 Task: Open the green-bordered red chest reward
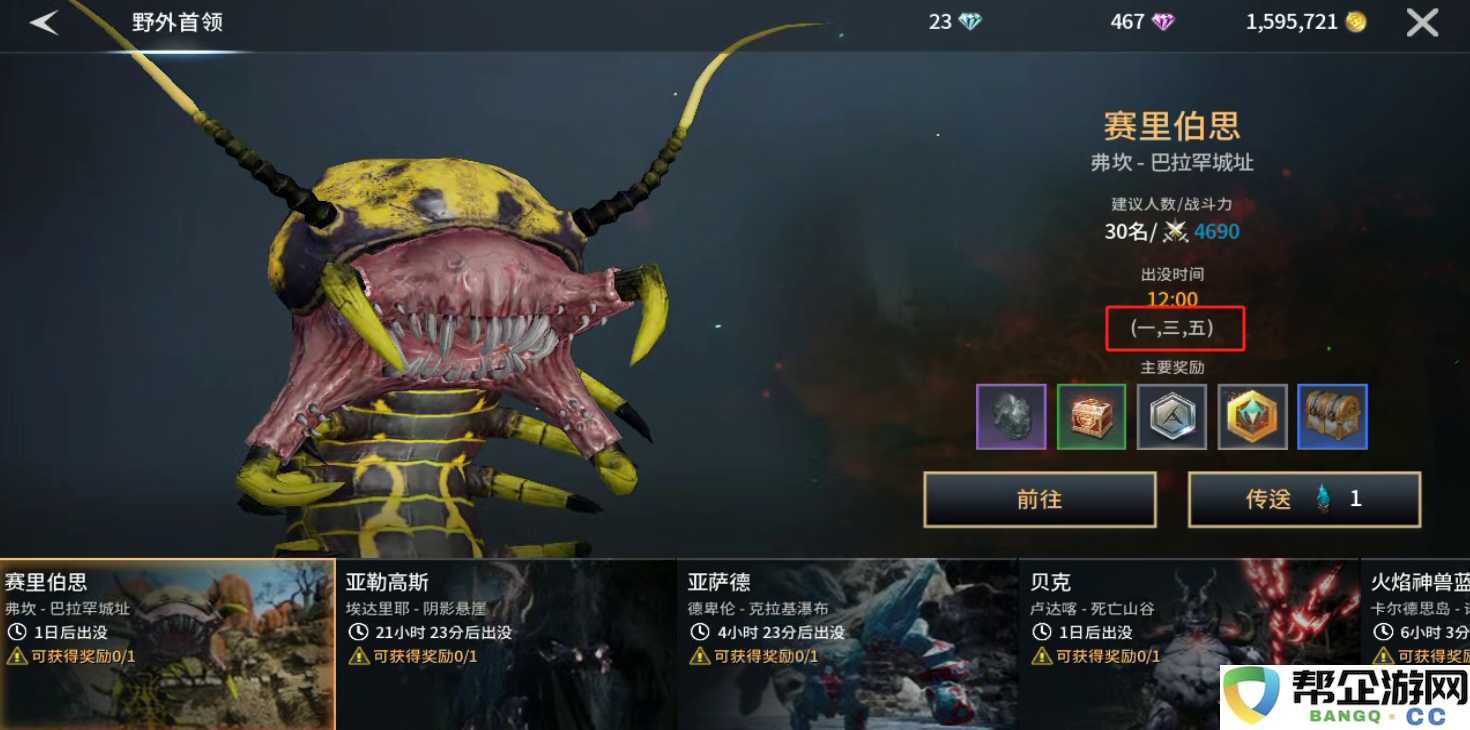1091,416
